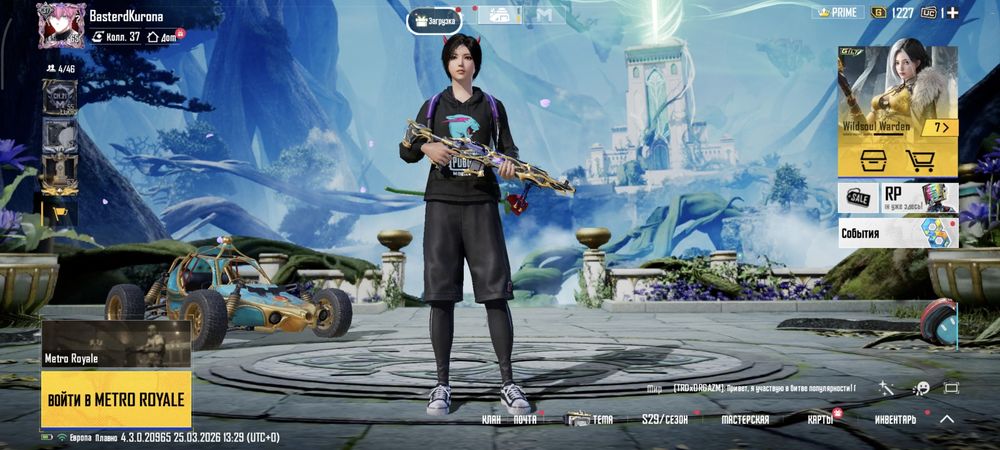This screenshot has width=1000, height=450.
Task: Open the PRIME subscription
Action: (x=839, y=12)
